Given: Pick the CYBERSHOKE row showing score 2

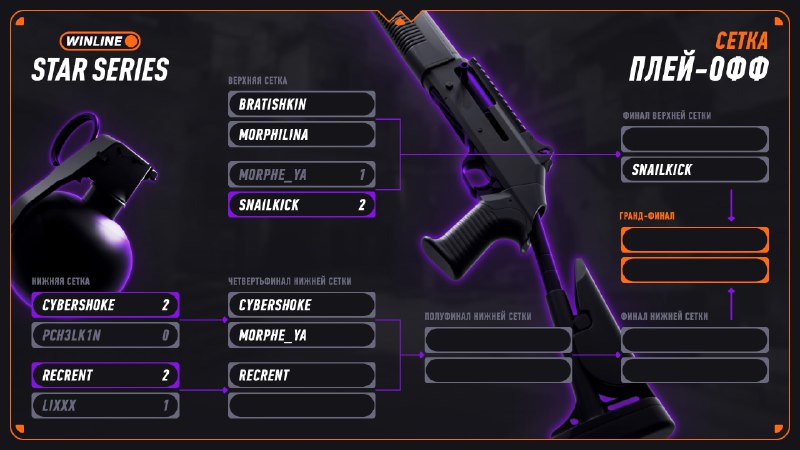Looking at the screenshot, I should click(x=105, y=305).
